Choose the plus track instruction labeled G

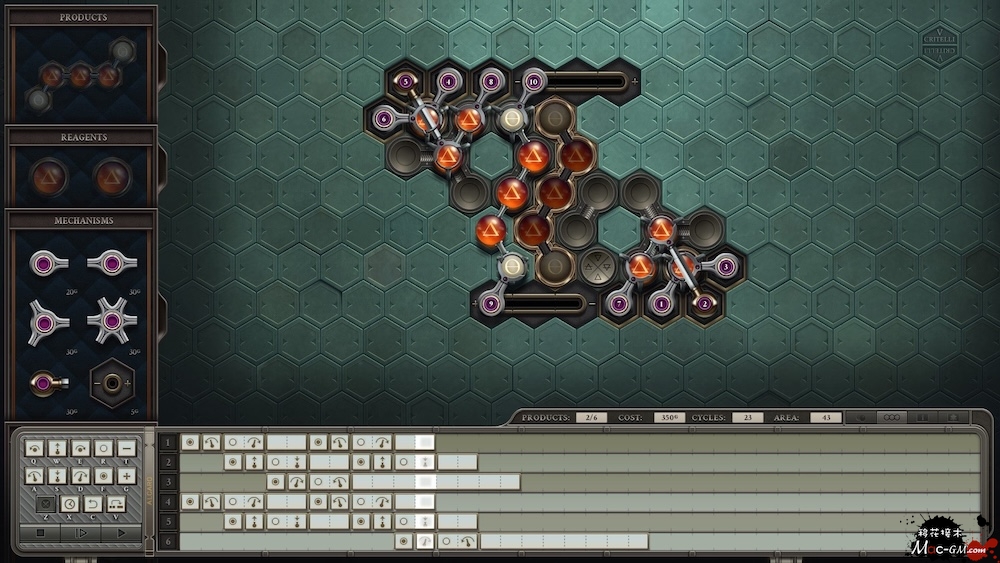click(125, 476)
